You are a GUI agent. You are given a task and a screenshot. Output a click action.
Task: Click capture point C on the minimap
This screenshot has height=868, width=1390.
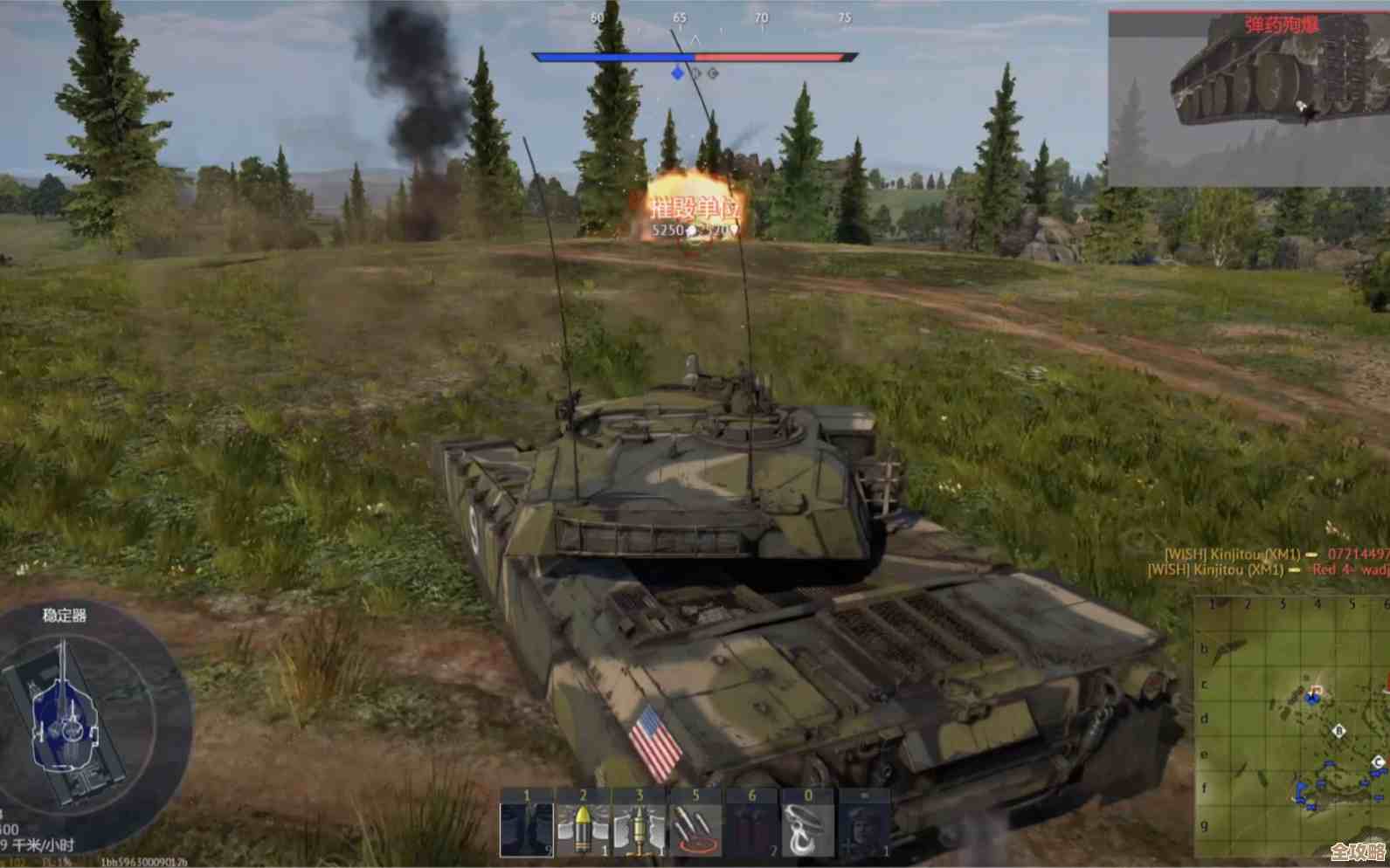[1378, 762]
